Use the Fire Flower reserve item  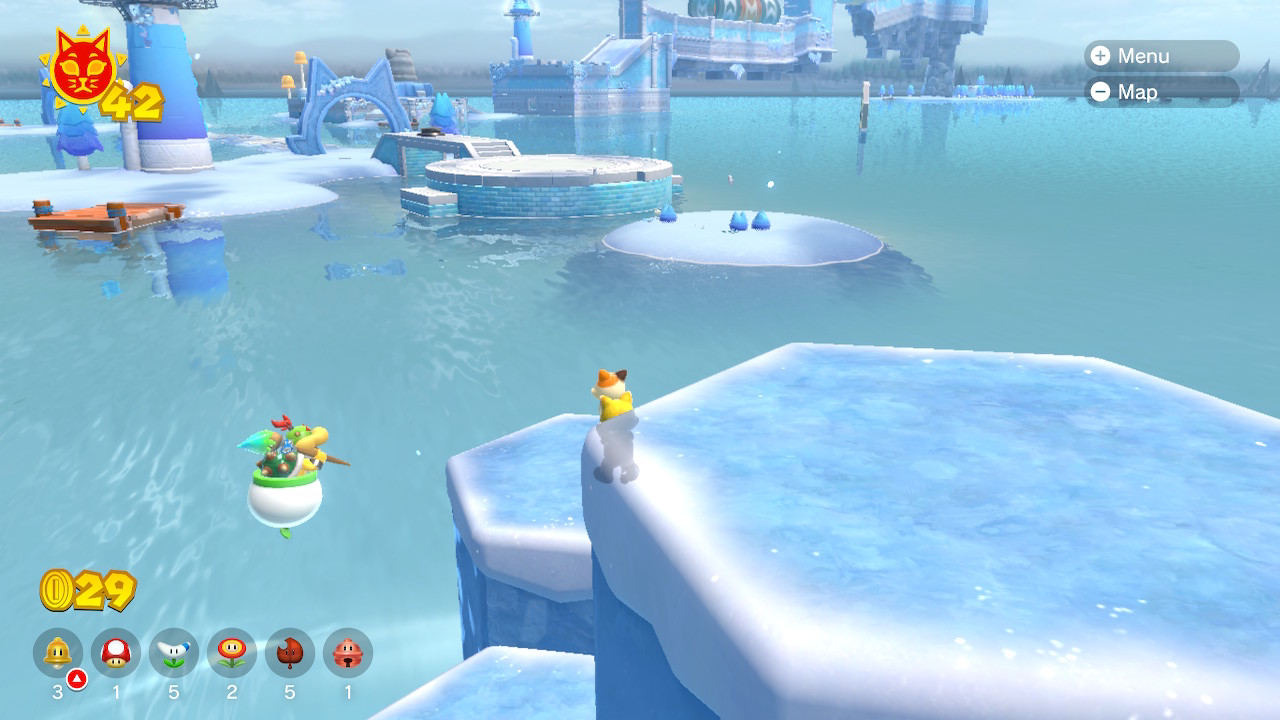tap(232, 653)
